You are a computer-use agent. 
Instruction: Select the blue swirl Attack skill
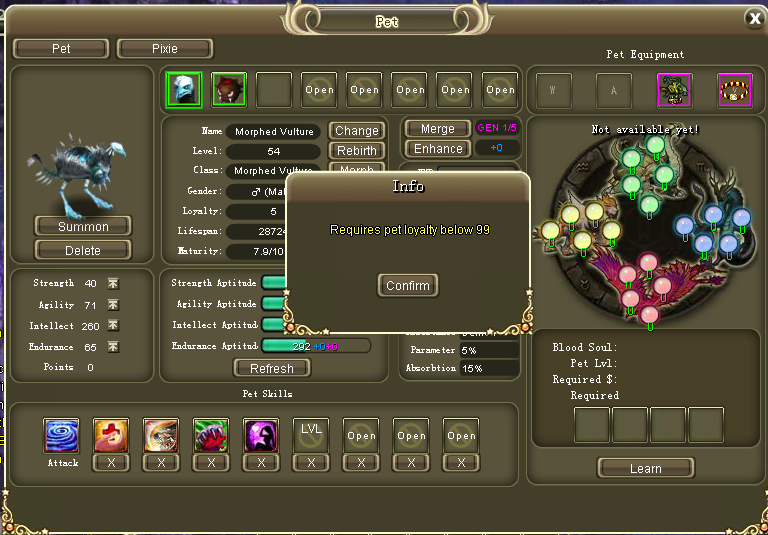click(x=62, y=435)
